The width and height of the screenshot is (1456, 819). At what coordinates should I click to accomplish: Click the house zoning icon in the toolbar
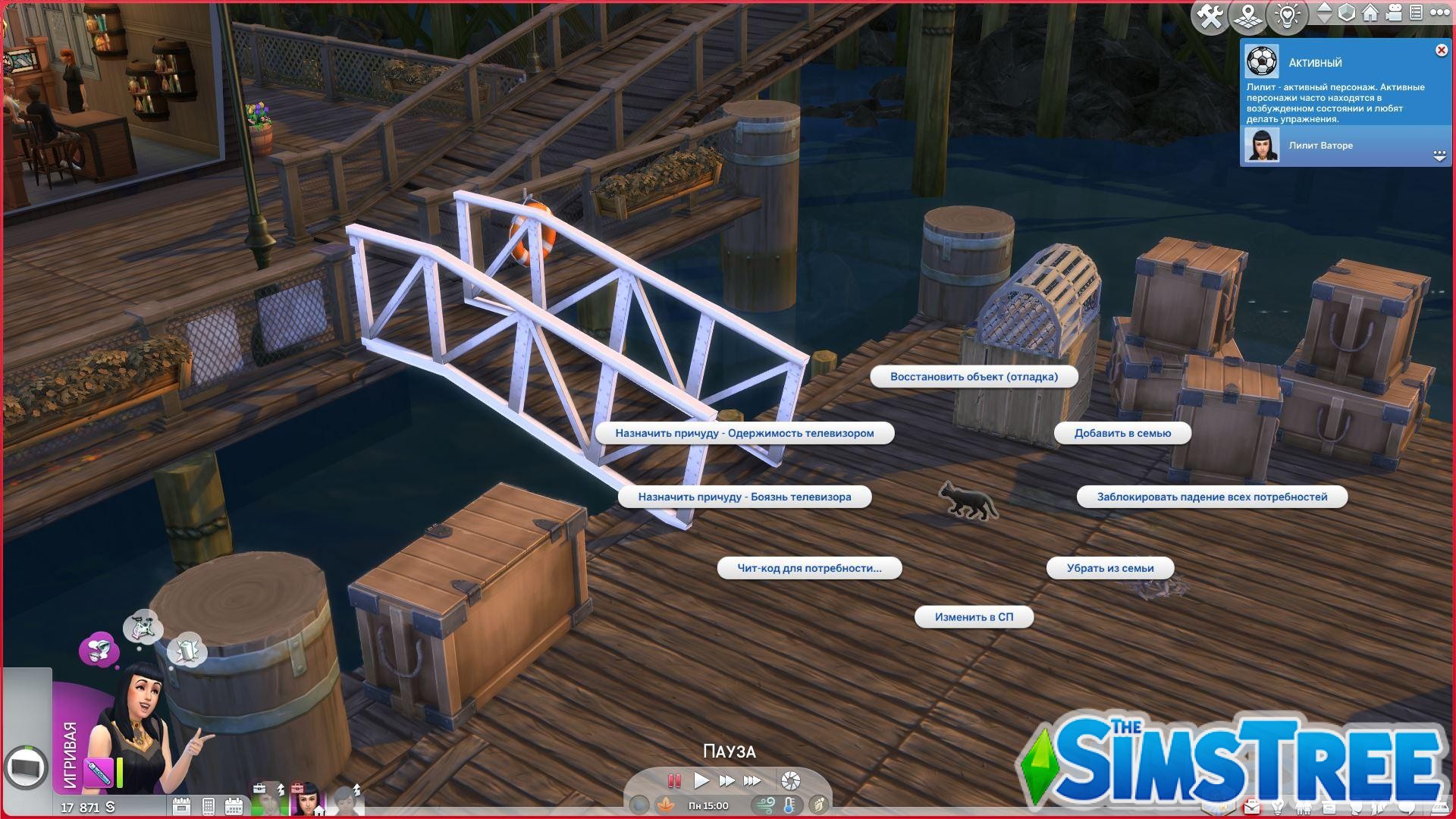(x=1370, y=14)
